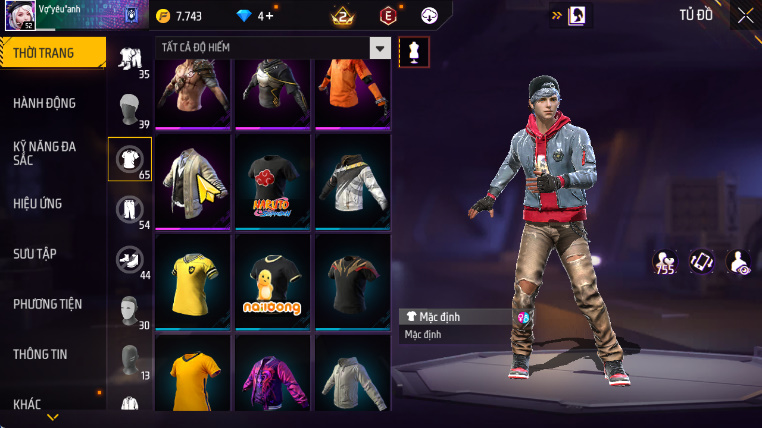The height and width of the screenshot is (428, 762).
Task: Choose the Nailoong black t-shirt
Action: point(272,280)
